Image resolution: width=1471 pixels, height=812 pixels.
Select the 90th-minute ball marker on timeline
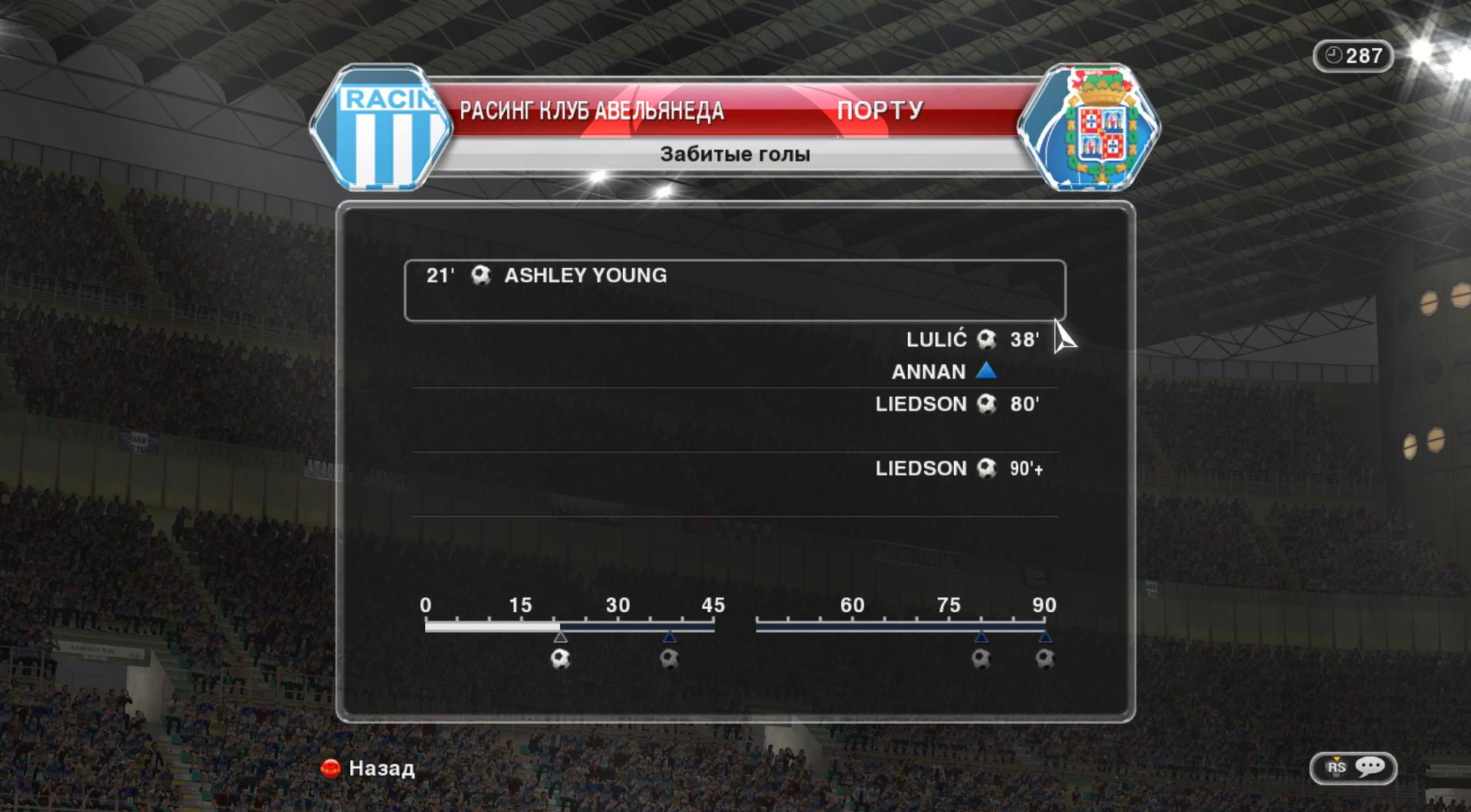pos(1045,659)
